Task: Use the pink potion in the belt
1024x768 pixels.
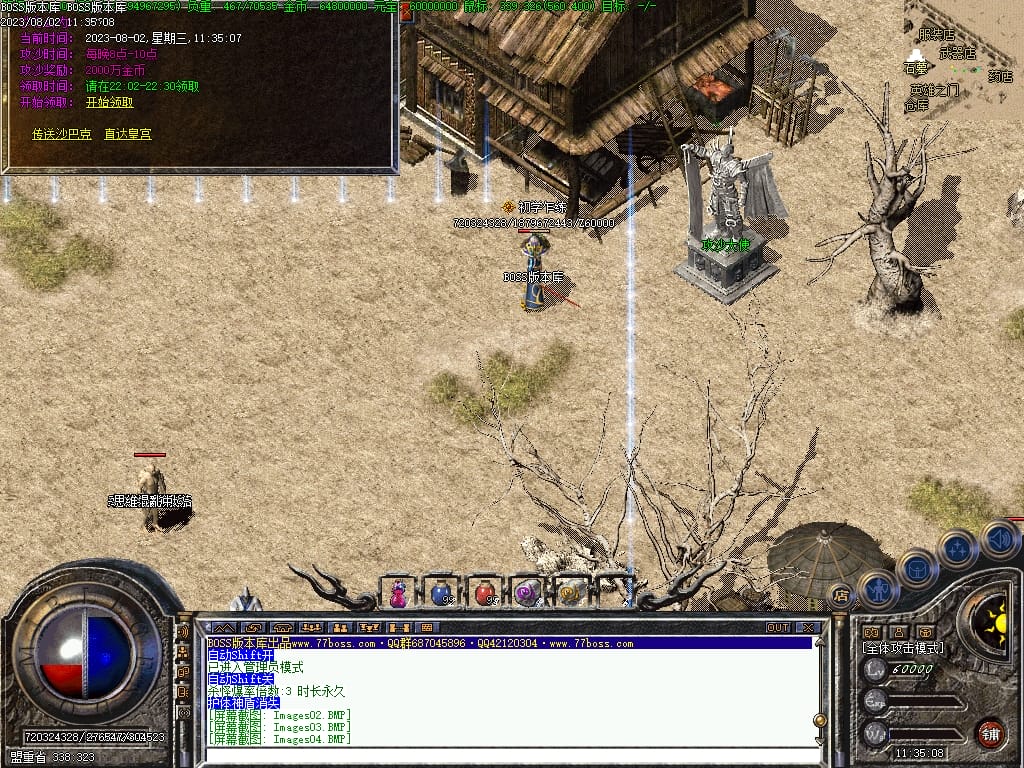Action: [x=398, y=593]
